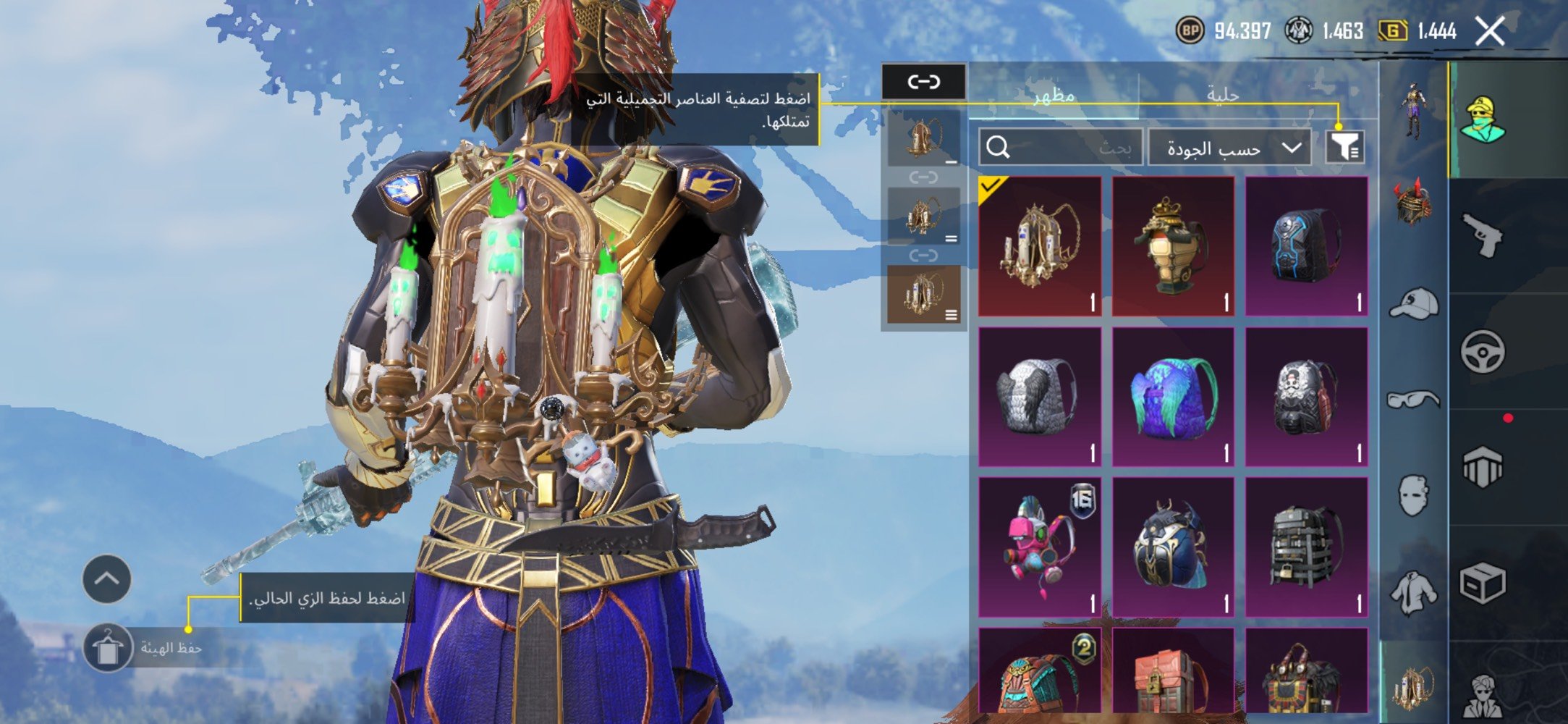Switch to the مظهر tab
Viewport: 1568px width, 724px height.
click(x=1053, y=95)
